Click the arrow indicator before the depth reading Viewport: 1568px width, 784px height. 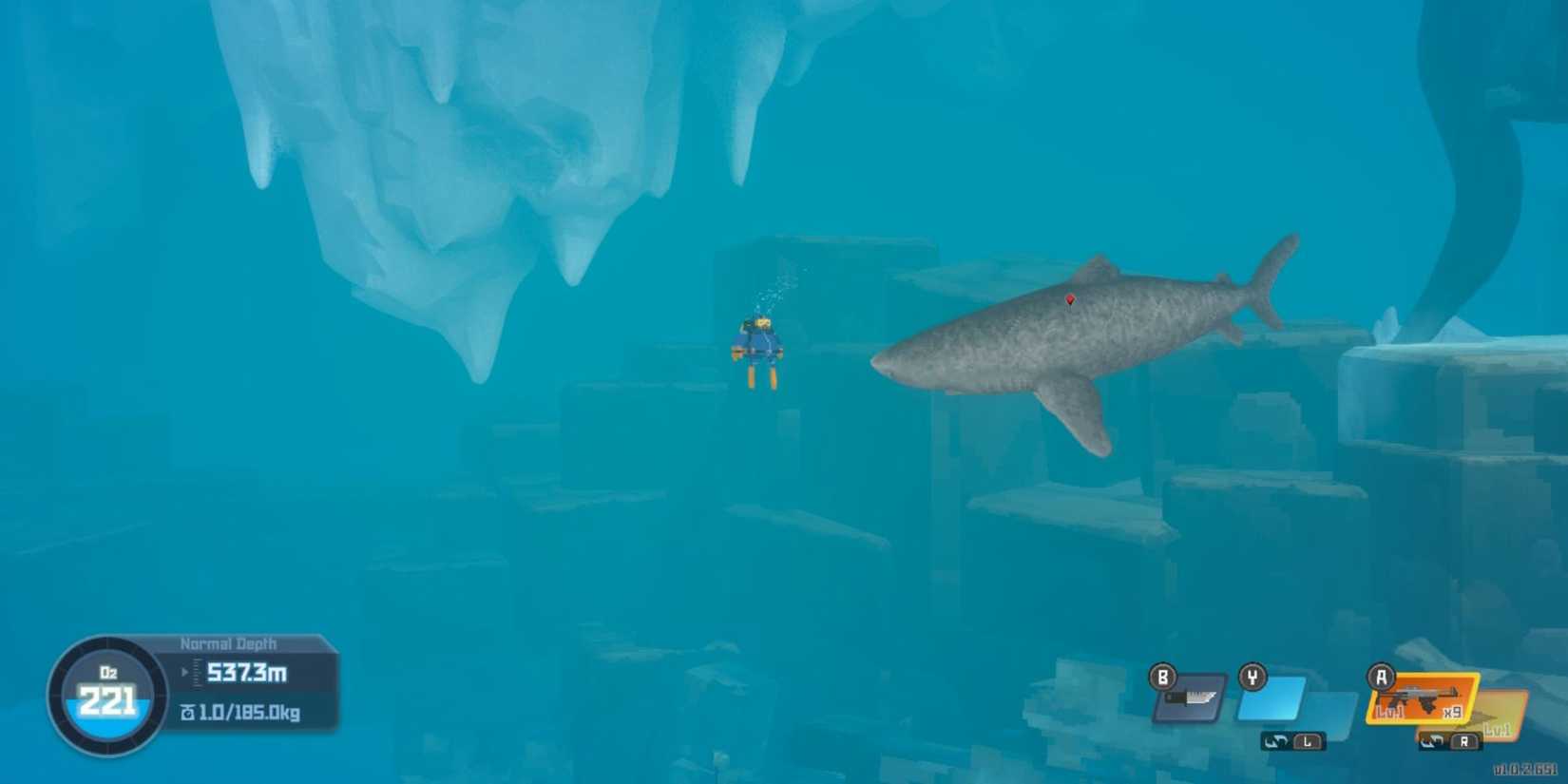pyautogui.click(x=185, y=672)
